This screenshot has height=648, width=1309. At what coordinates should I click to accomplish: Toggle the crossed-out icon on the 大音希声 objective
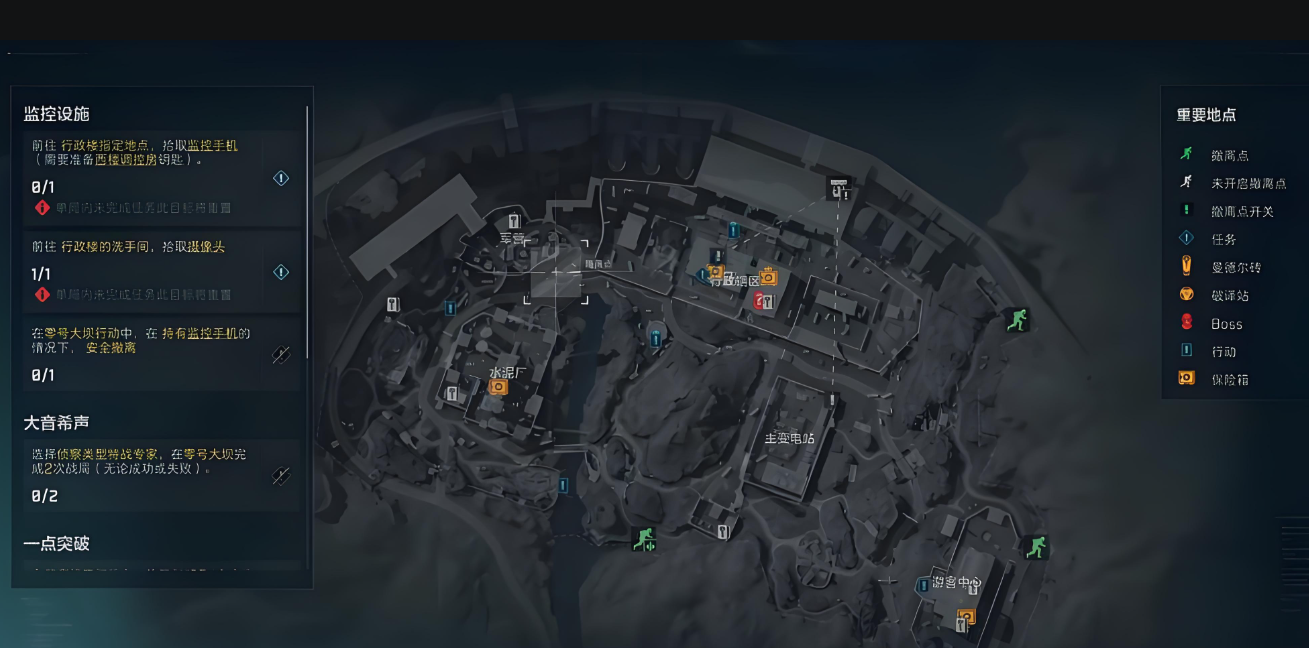pyautogui.click(x=281, y=475)
